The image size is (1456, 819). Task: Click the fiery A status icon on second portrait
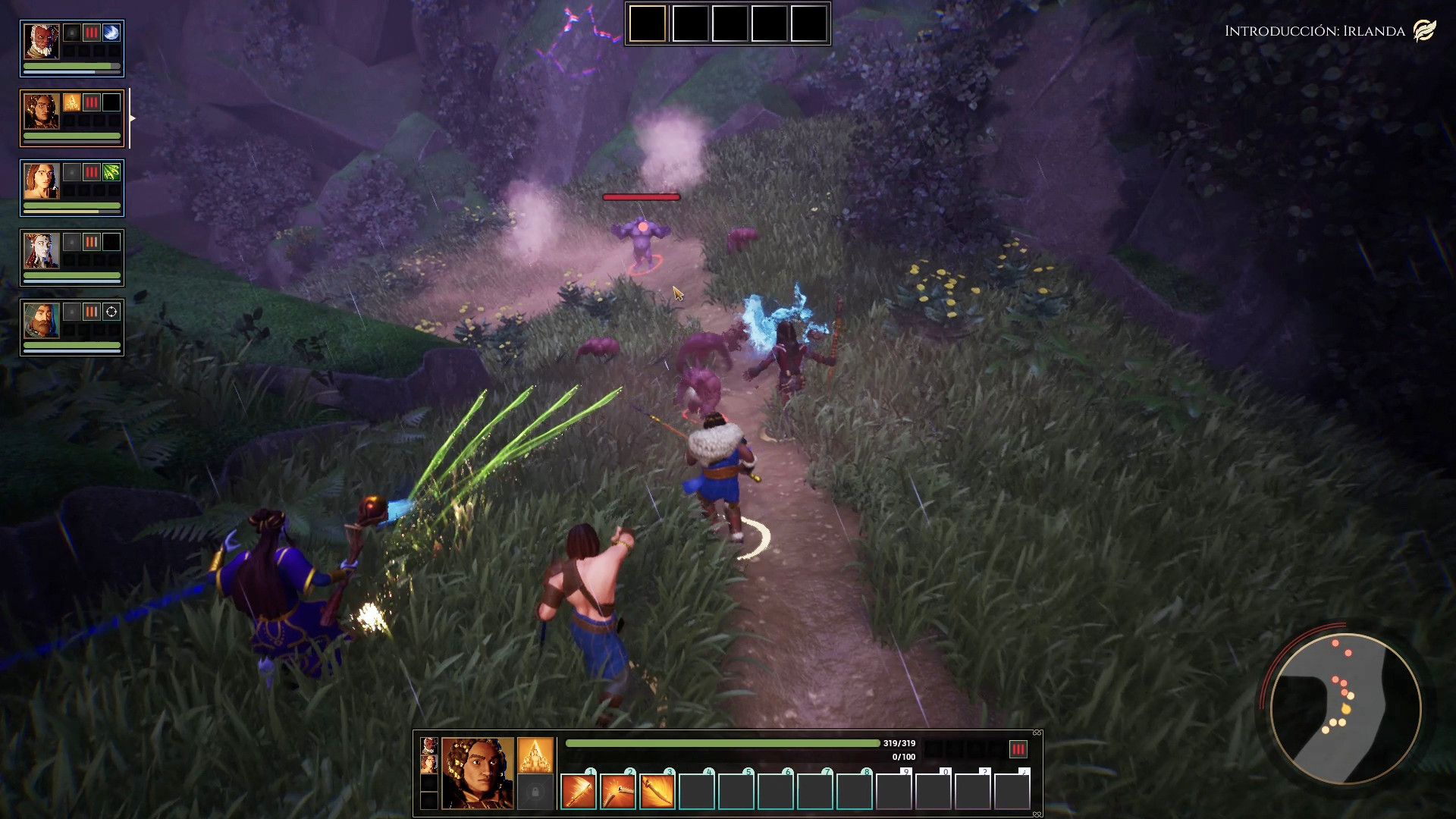click(71, 101)
